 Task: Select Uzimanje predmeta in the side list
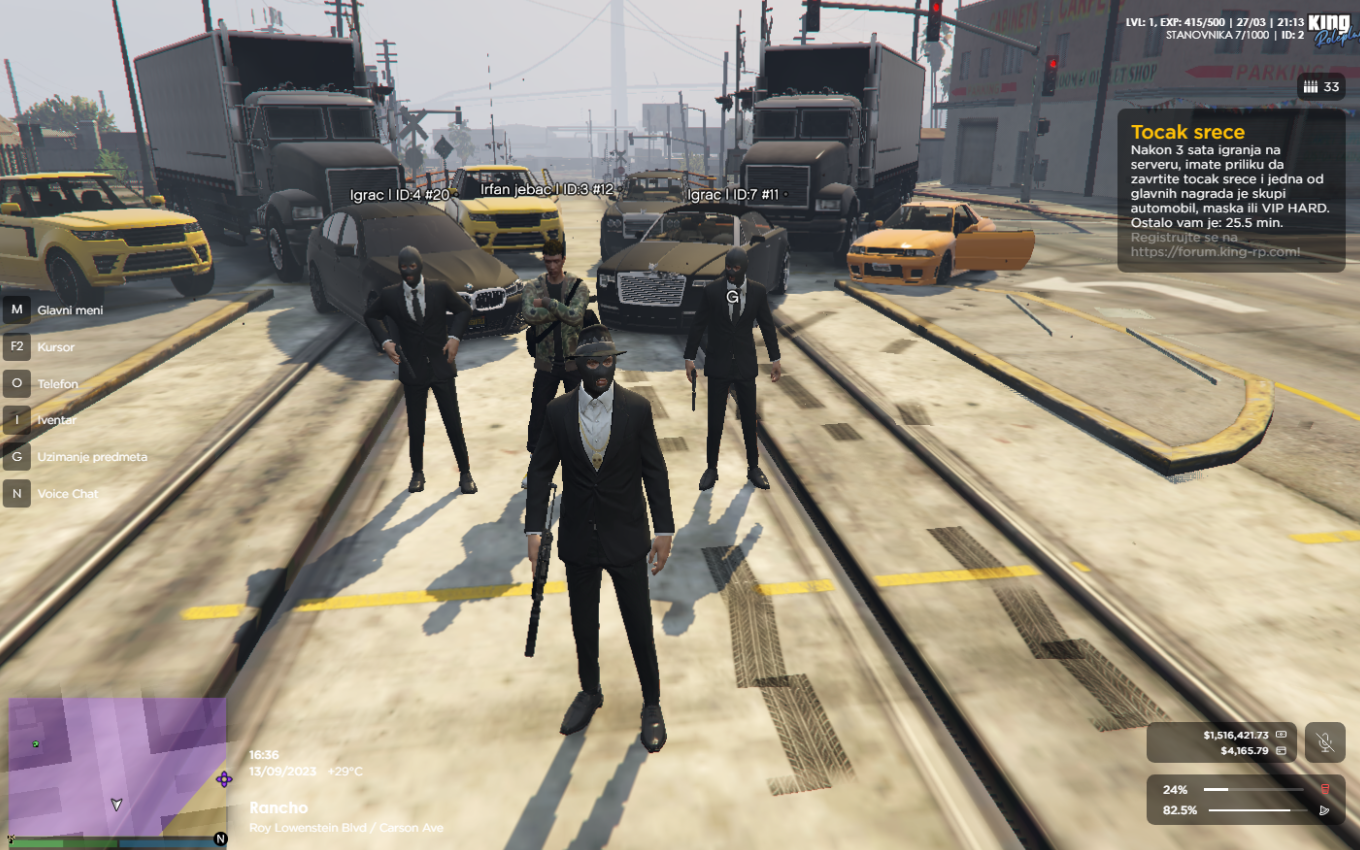[x=92, y=457]
